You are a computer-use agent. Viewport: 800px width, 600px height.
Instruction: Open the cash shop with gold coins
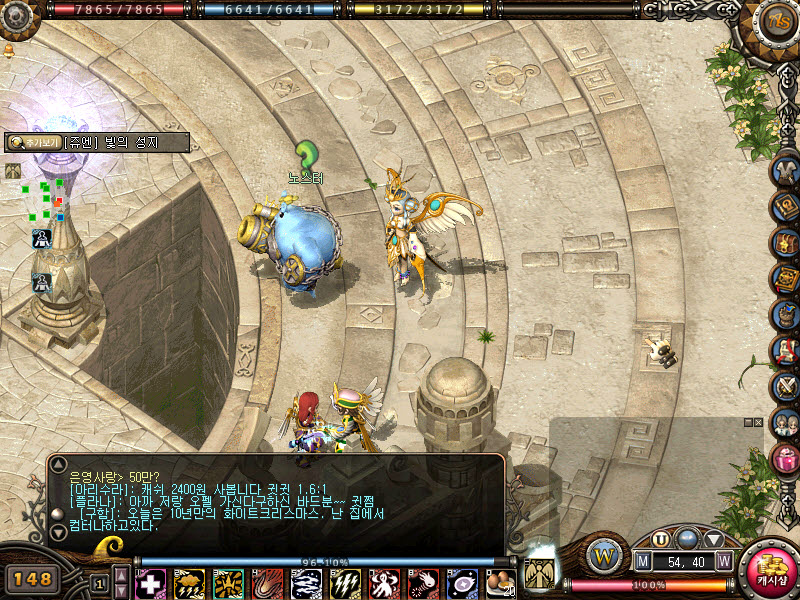pyautogui.click(x=767, y=572)
